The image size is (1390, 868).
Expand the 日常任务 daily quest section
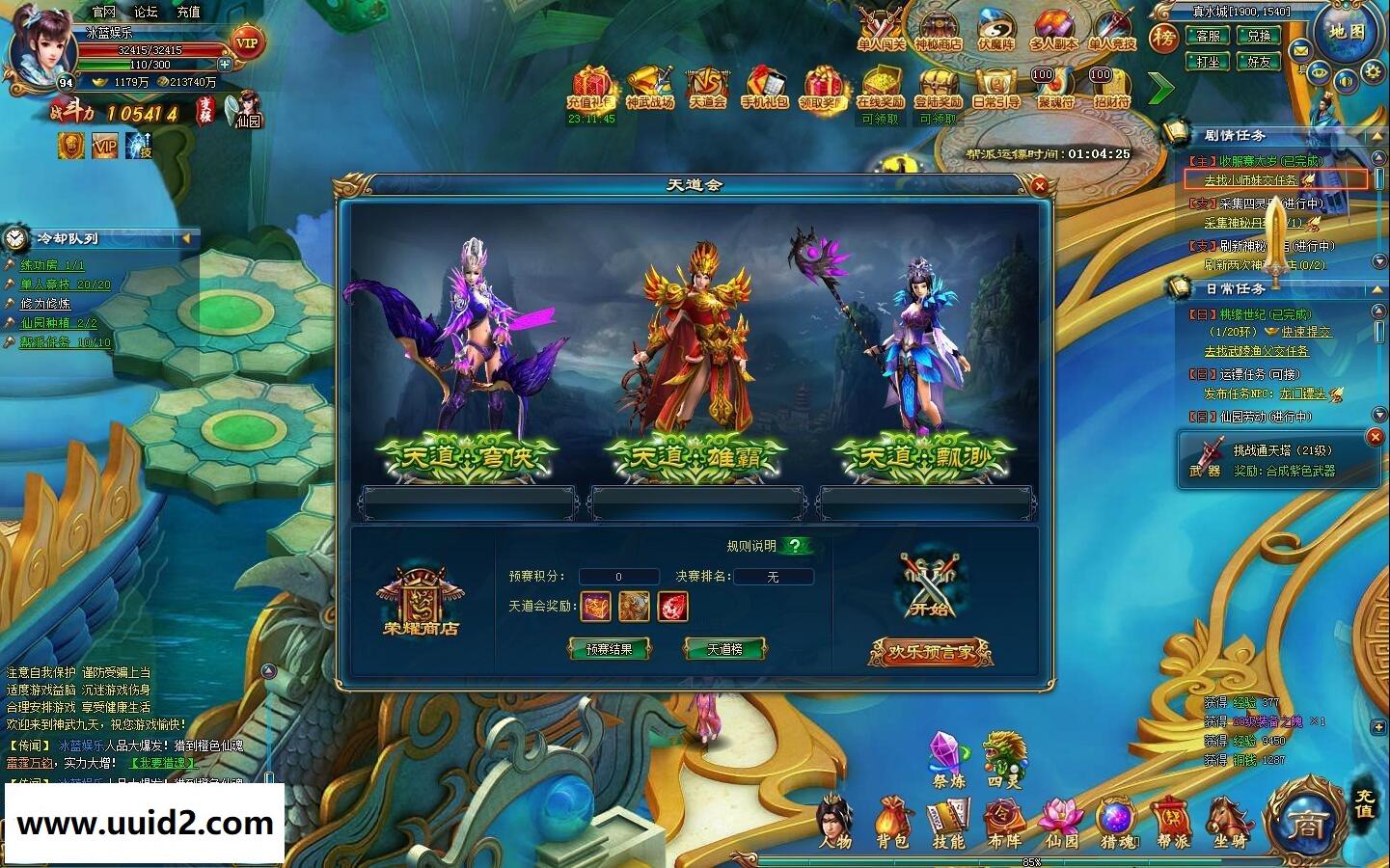[1376, 290]
